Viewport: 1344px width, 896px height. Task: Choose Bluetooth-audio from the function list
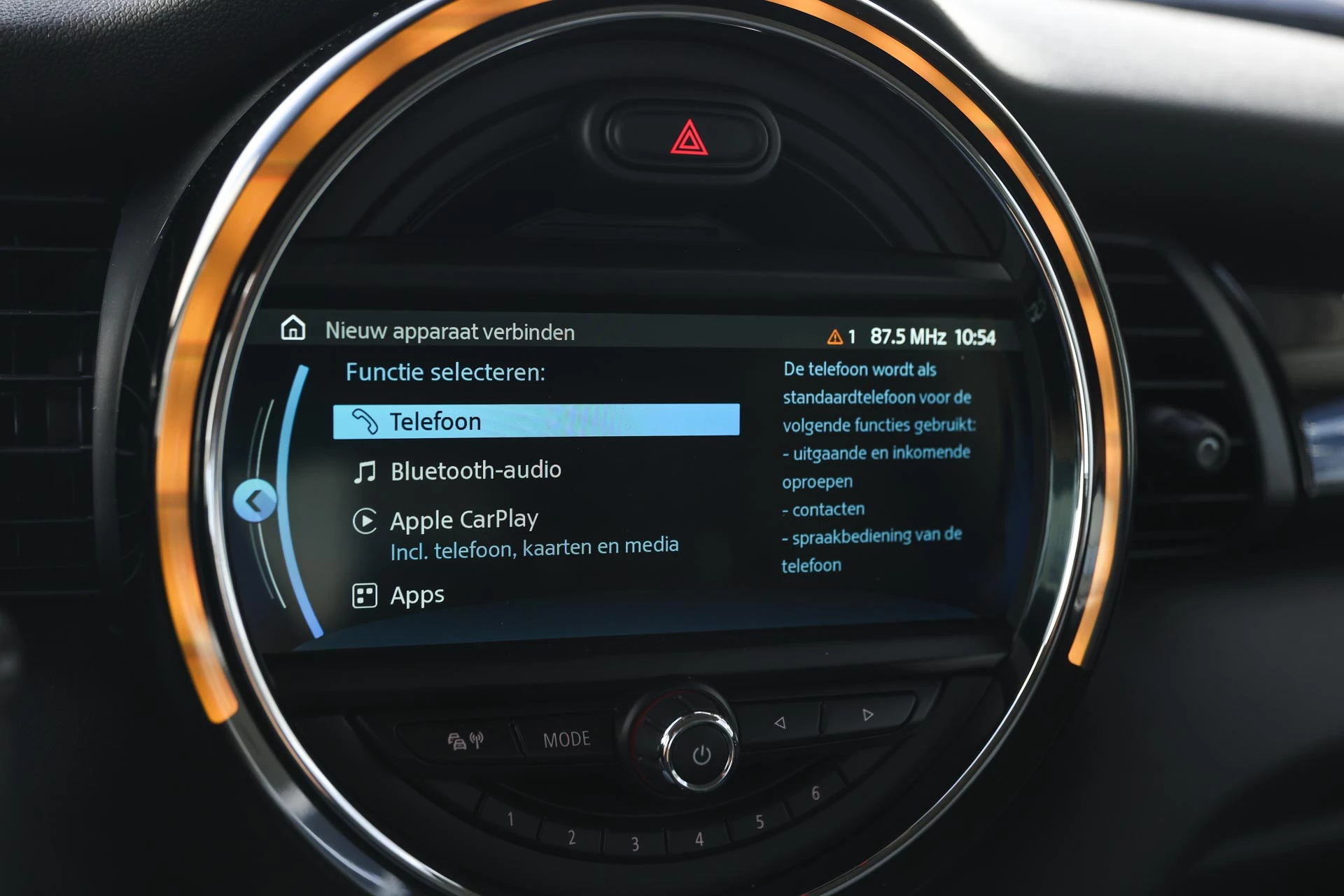point(475,471)
